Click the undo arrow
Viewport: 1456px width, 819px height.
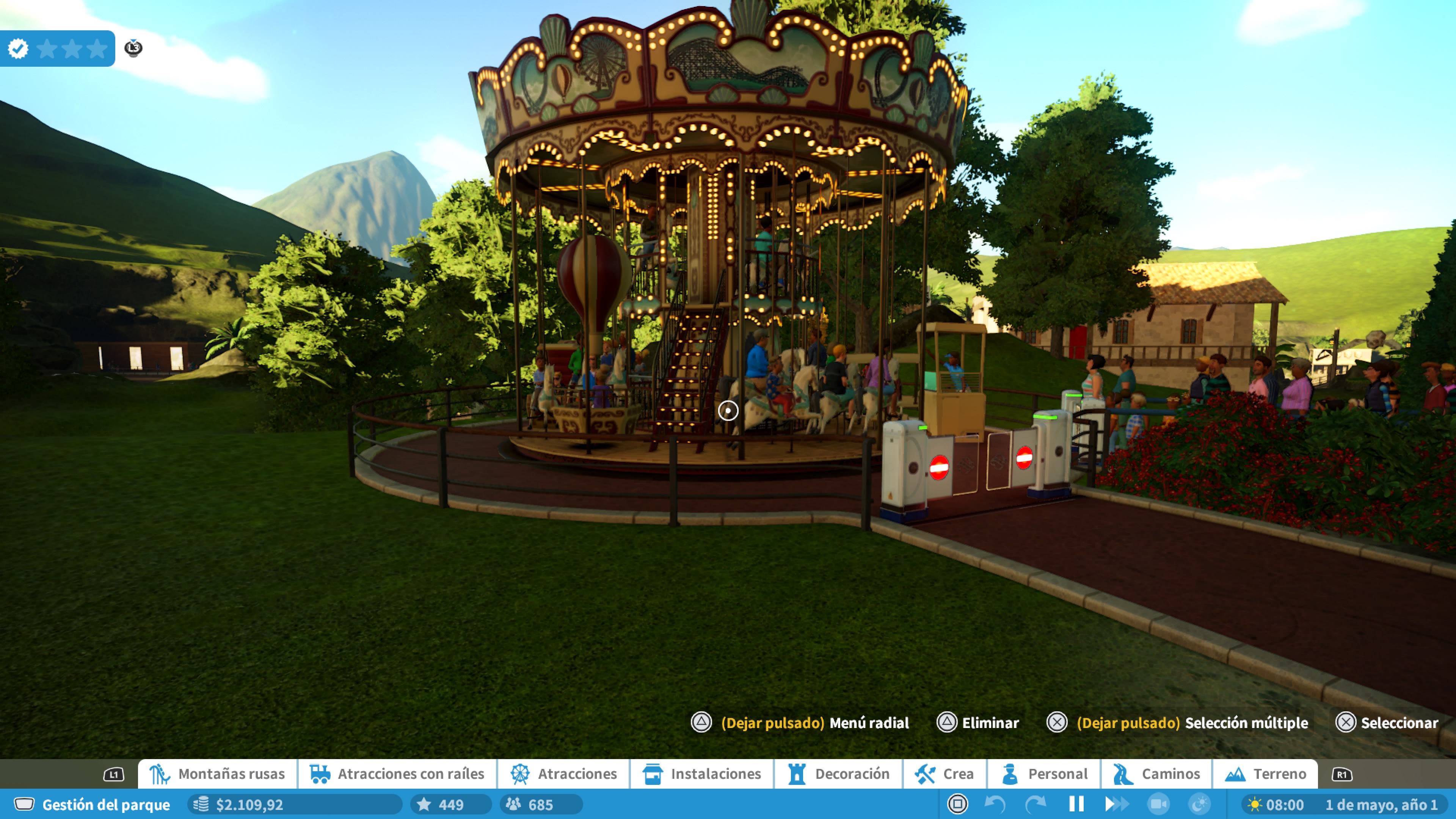click(x=995, y=804)
